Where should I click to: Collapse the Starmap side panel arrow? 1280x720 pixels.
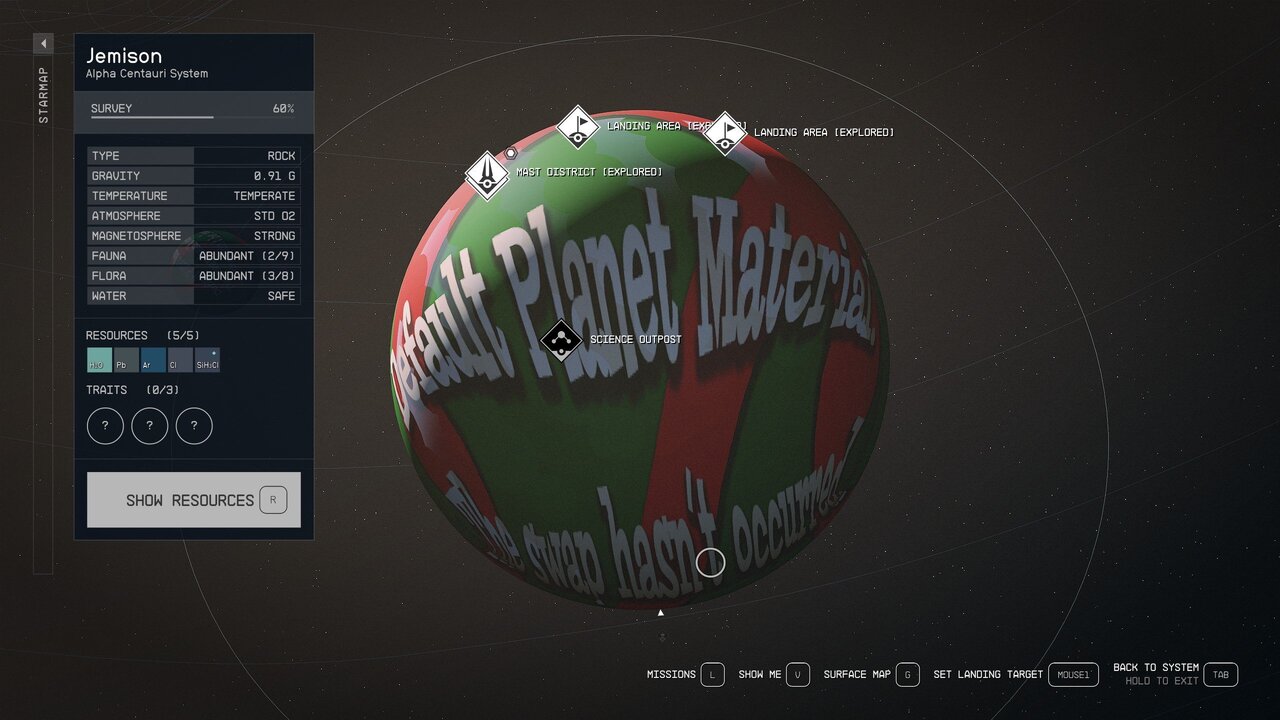tap(43, 44)
